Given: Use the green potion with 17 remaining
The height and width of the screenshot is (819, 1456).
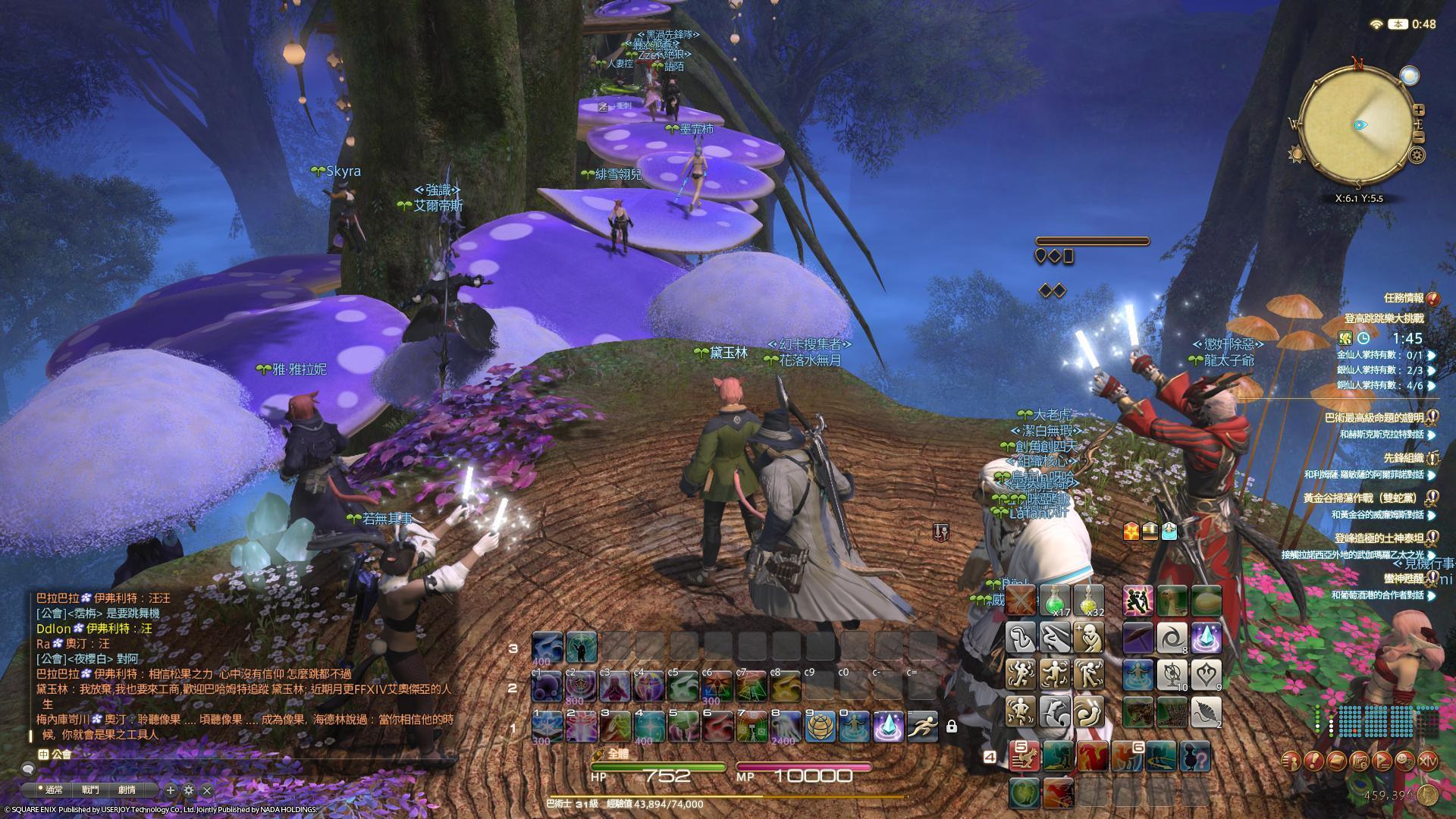Looking at the screenshot, I should 1055,600.
